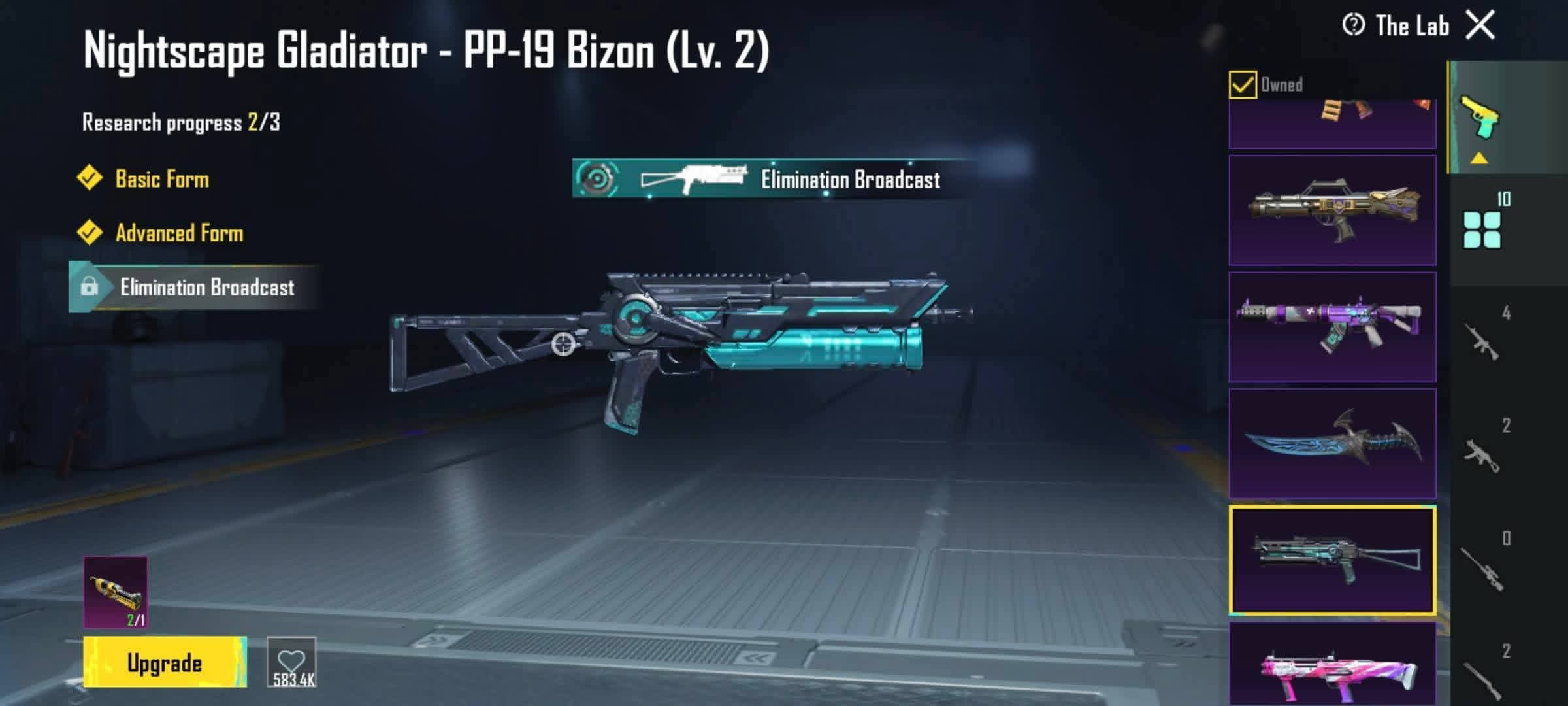Select the teal PP-19 Bizon thumbnail
1568x706 pixels.
(x=1332, y=560)
